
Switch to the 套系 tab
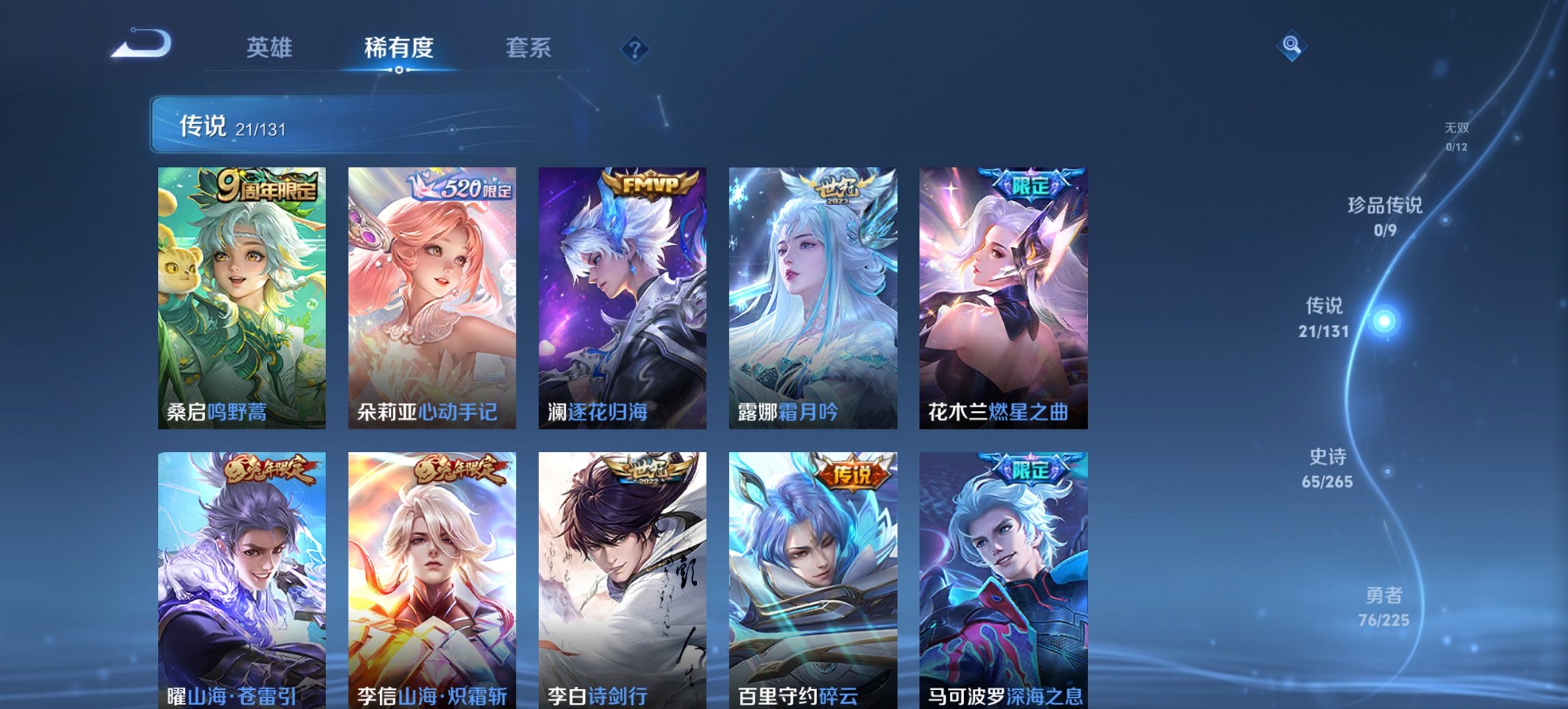point(528,48)
